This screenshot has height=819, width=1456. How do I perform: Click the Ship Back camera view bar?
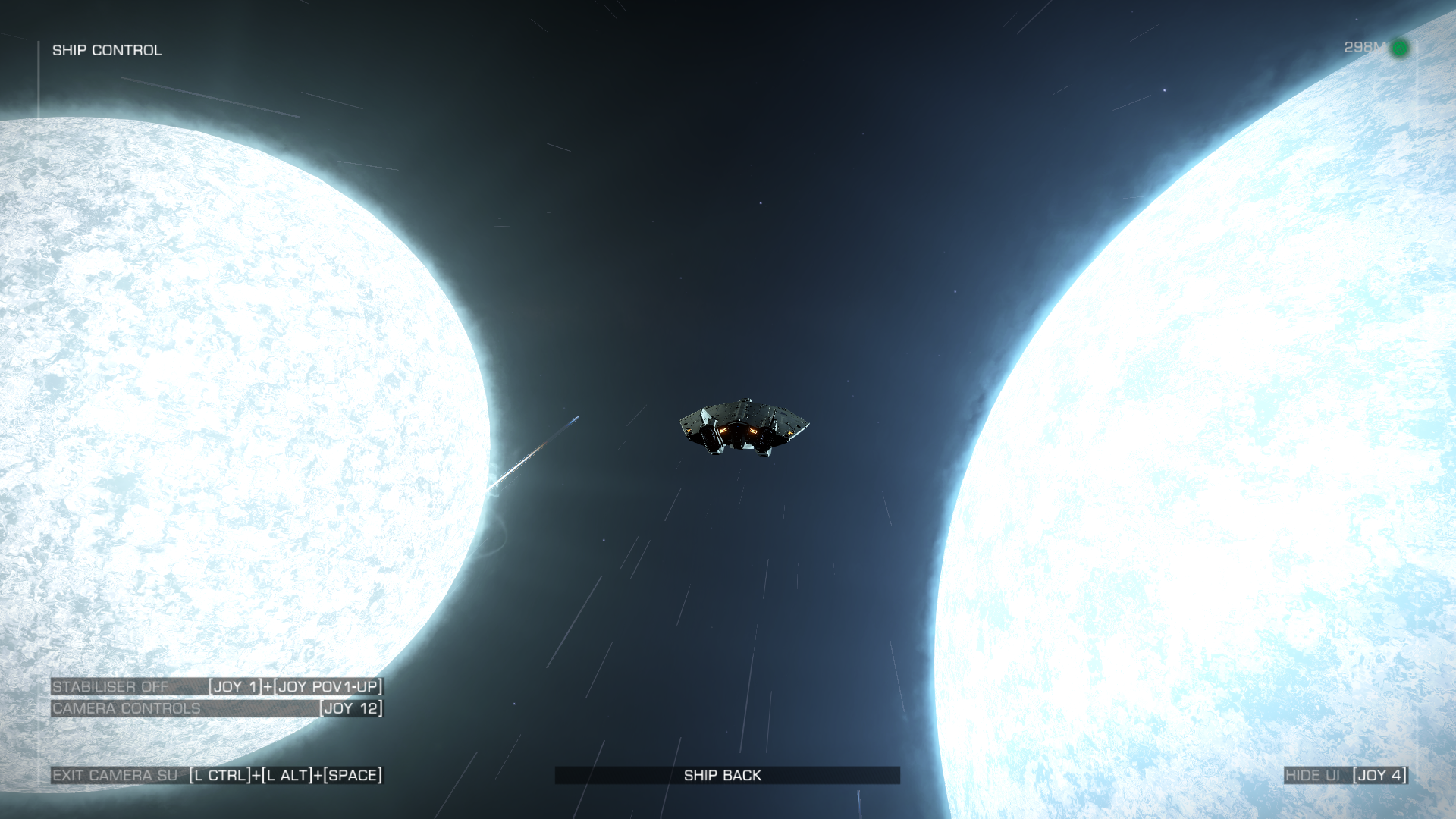(x=726, y=775)
